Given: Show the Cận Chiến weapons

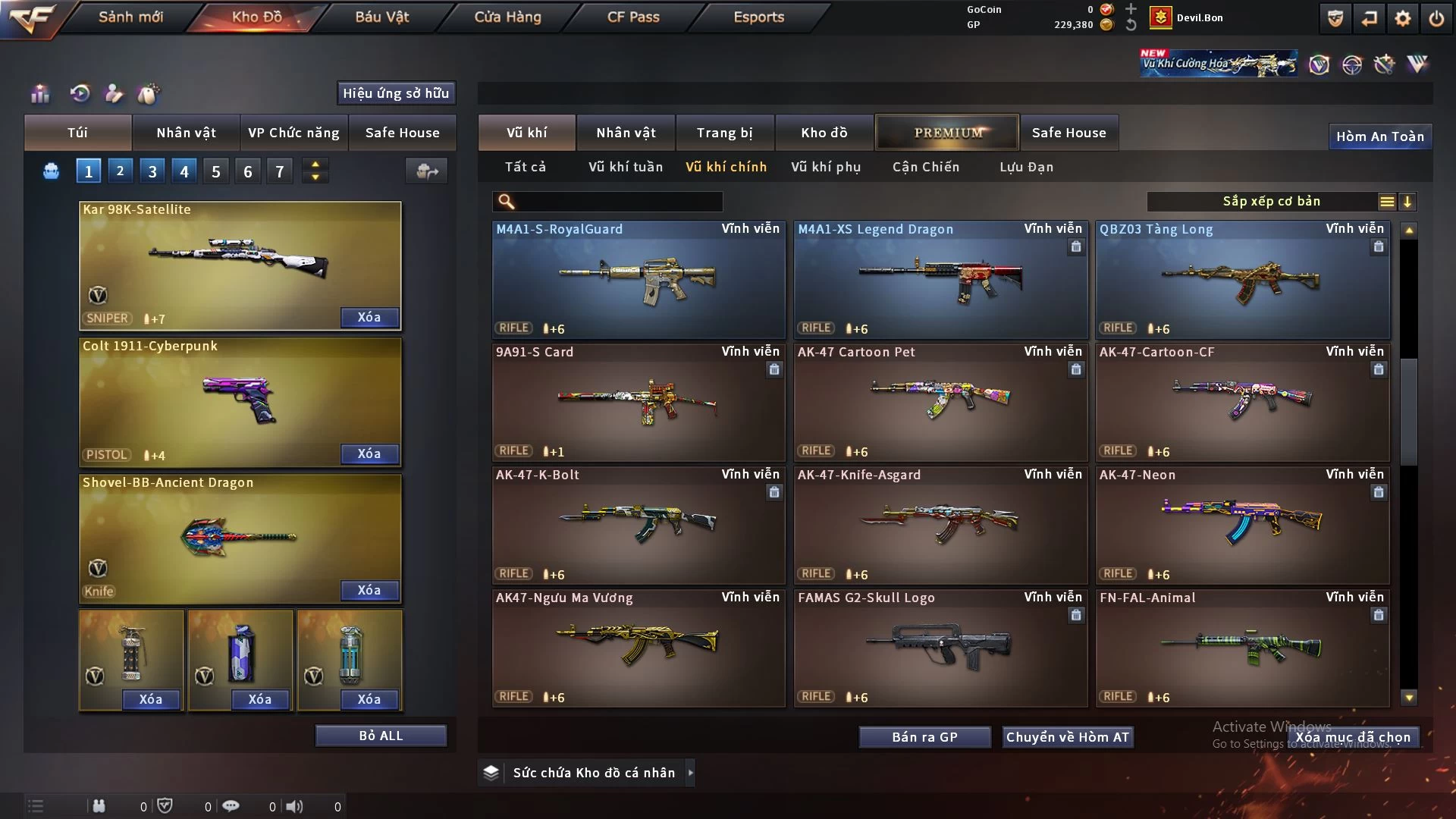Looking at the screenshot, I should [926, 167].
